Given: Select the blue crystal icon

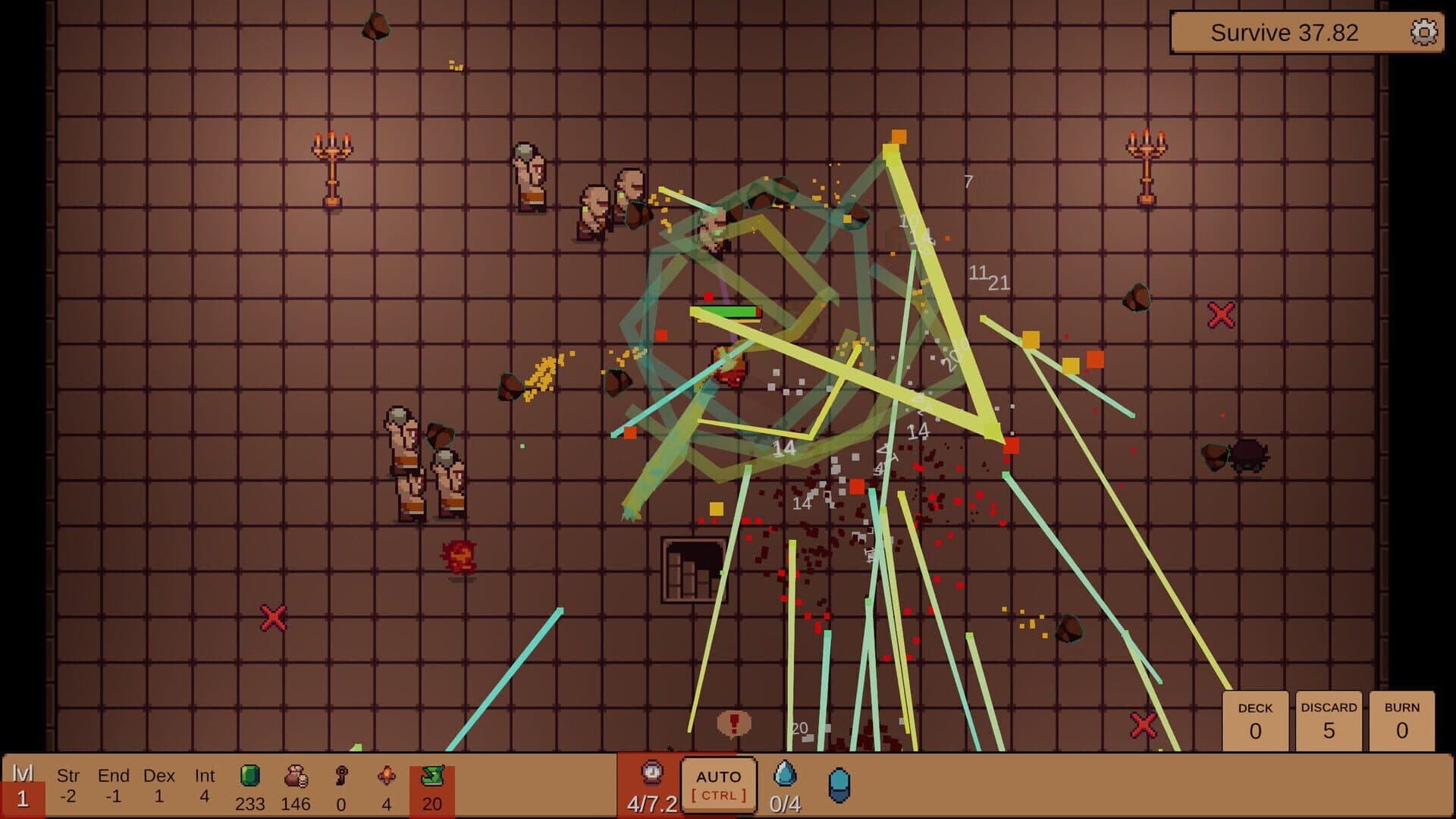Looking at the screenshot, I should pyautogui.click(x=839, y=785).
